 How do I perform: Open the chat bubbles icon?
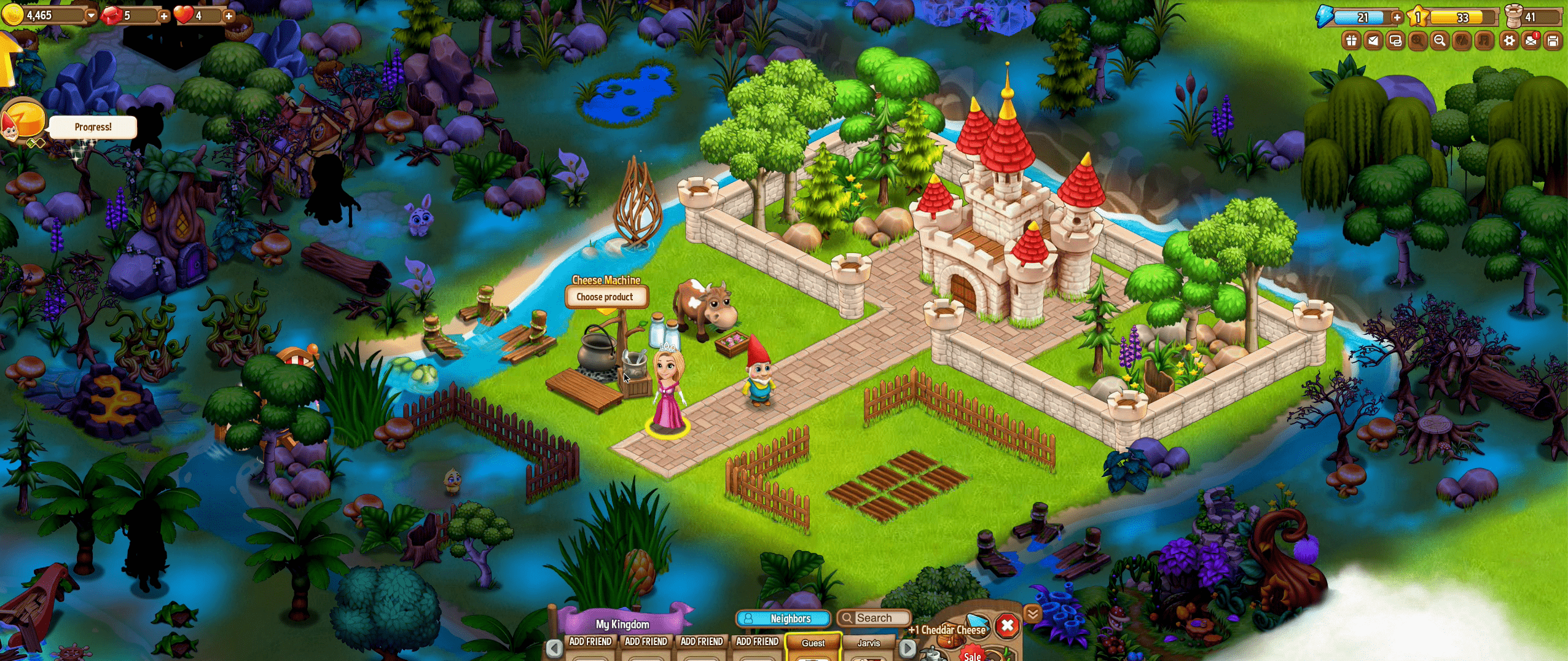click(1395, 41)
